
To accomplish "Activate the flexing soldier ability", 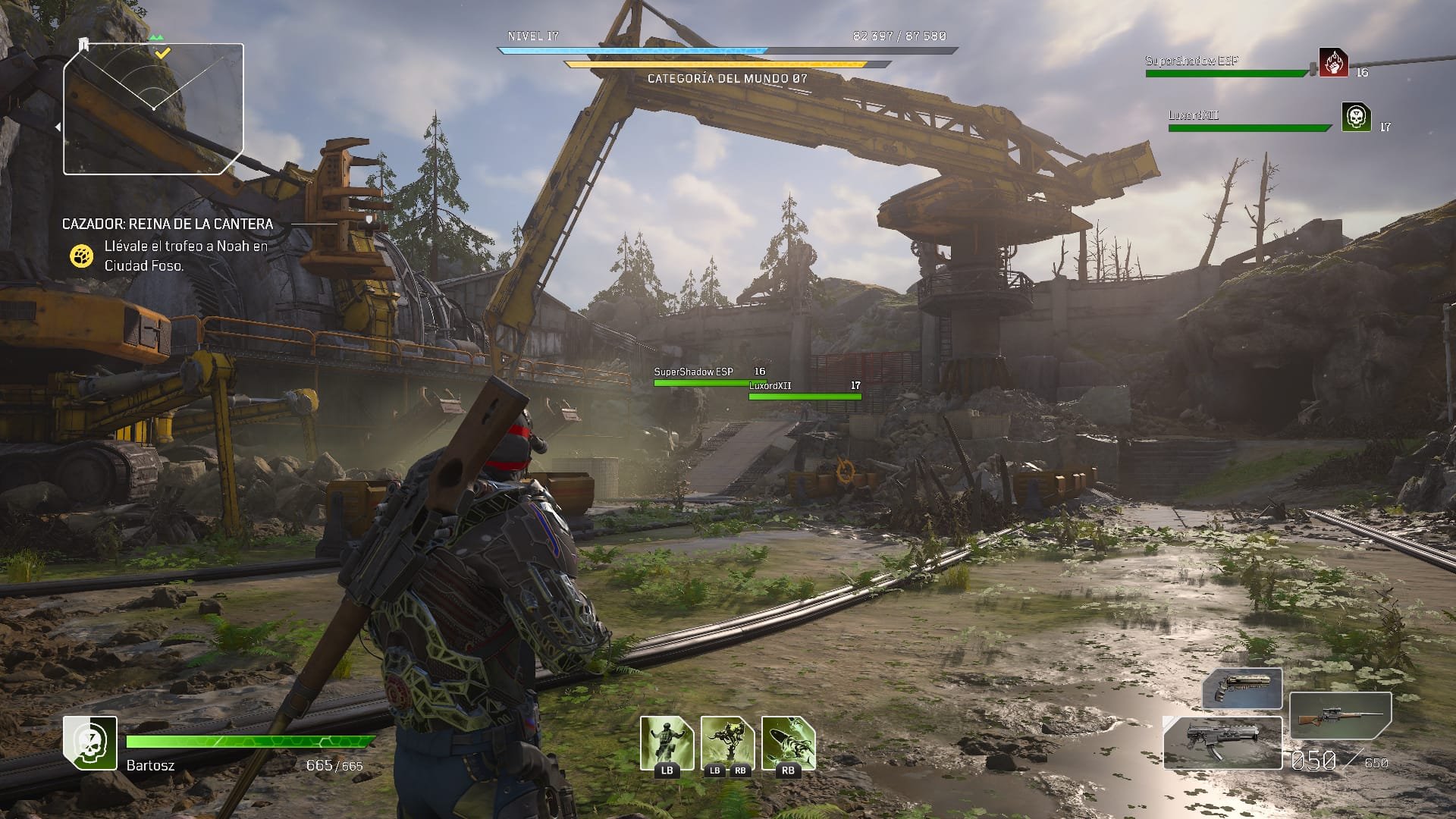I will [667, 743].
